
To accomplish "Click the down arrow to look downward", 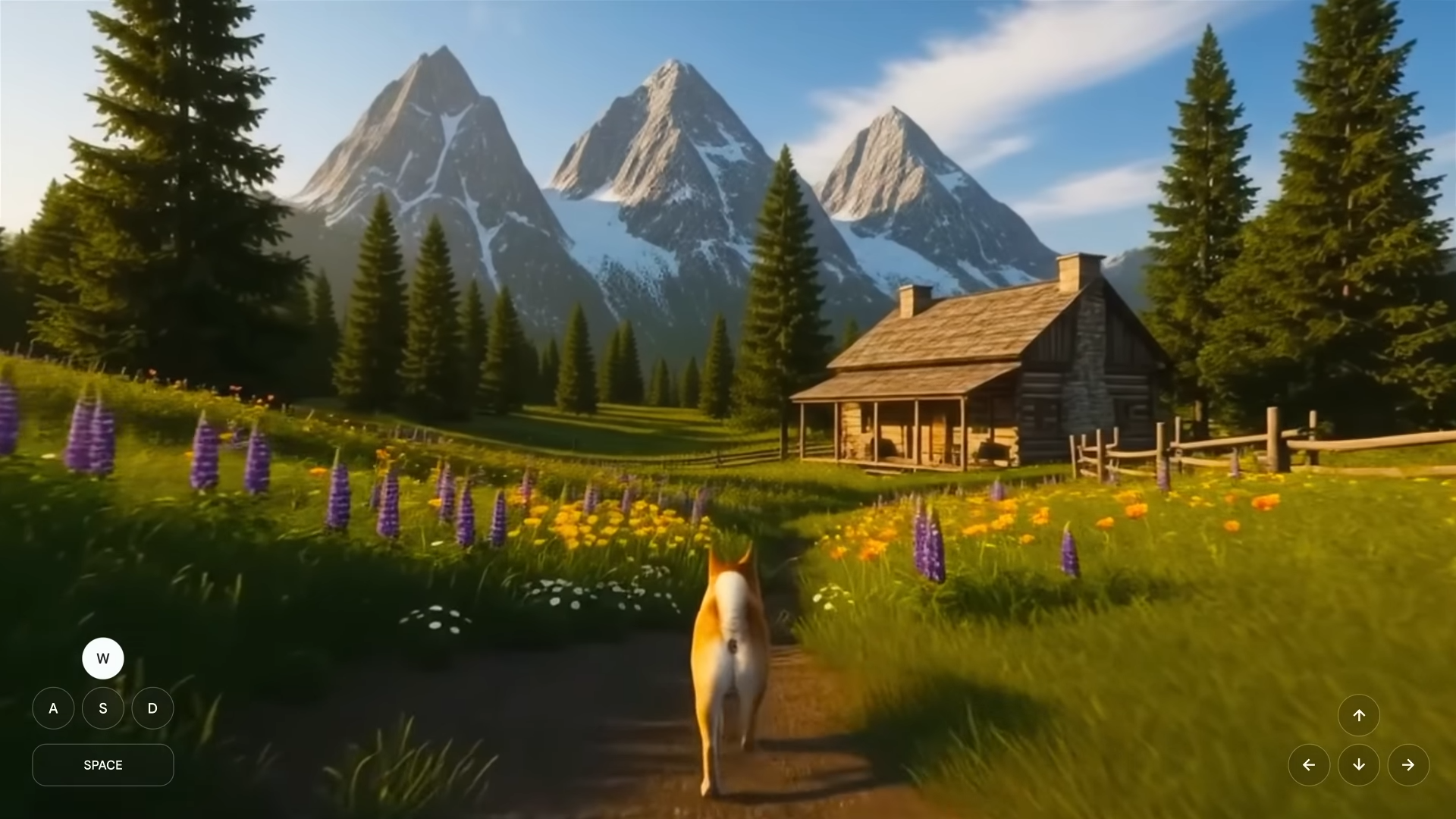I will click(1360, 765).
